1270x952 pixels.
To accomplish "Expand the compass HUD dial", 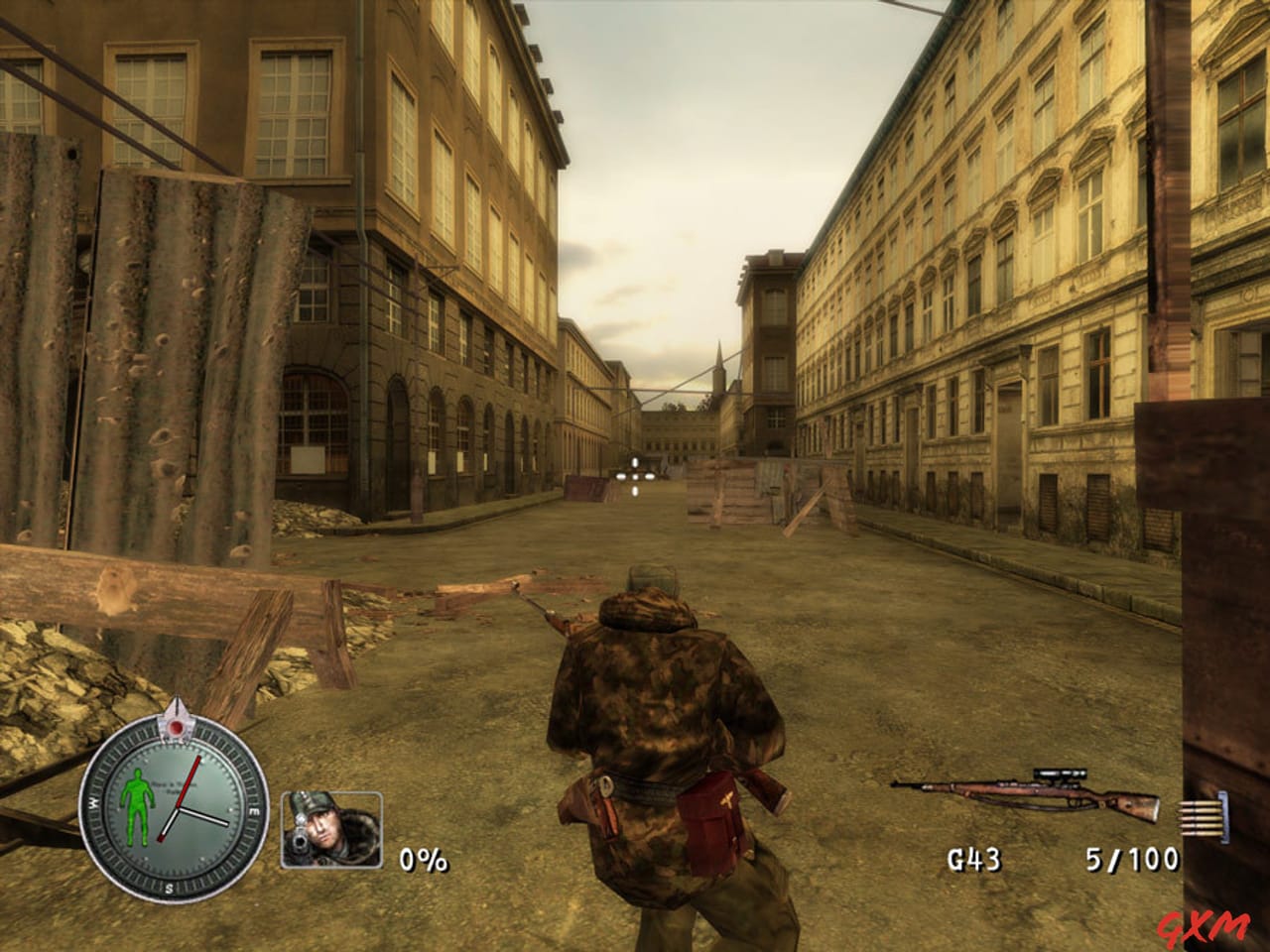I will pyautogui.click(x=174, y=805).
